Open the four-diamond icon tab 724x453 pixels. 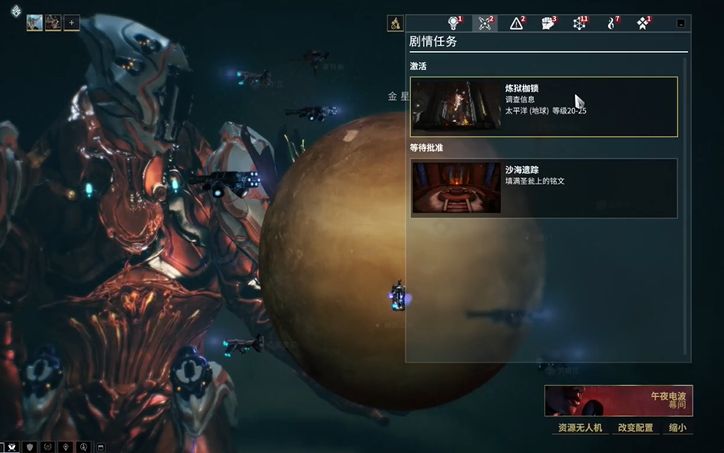tap(641, 23)
